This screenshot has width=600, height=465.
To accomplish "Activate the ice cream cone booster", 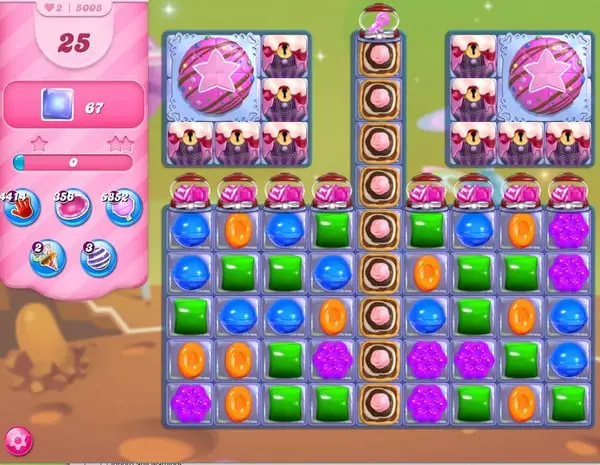I will [46, 258].
